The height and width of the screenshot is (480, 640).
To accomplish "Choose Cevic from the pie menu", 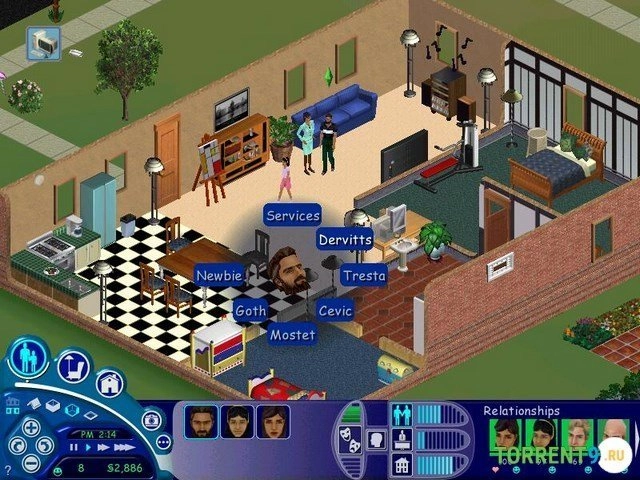I will tap(335, 311).
